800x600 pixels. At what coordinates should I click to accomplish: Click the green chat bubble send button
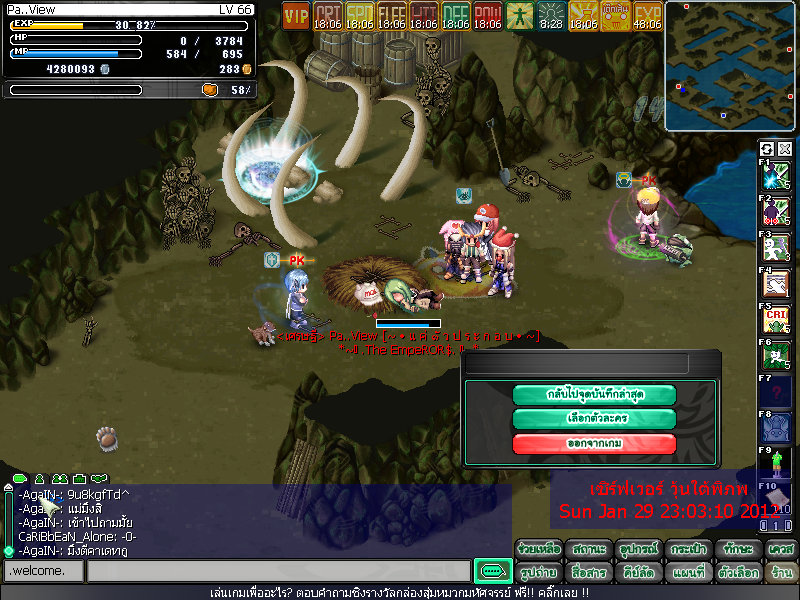click(492, 571)
